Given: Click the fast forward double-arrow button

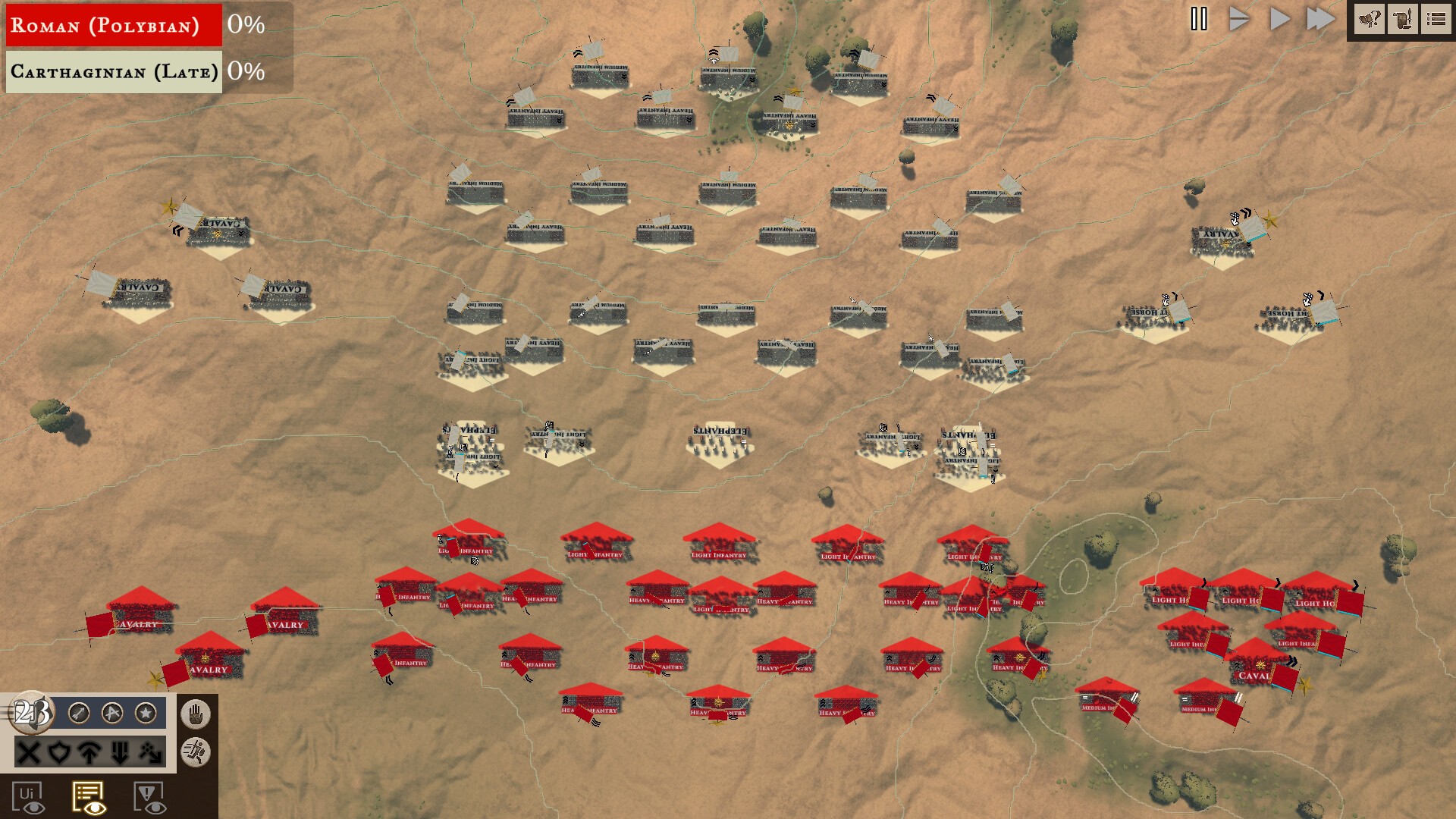Looking at the screenshot, I should point(1322,19).
